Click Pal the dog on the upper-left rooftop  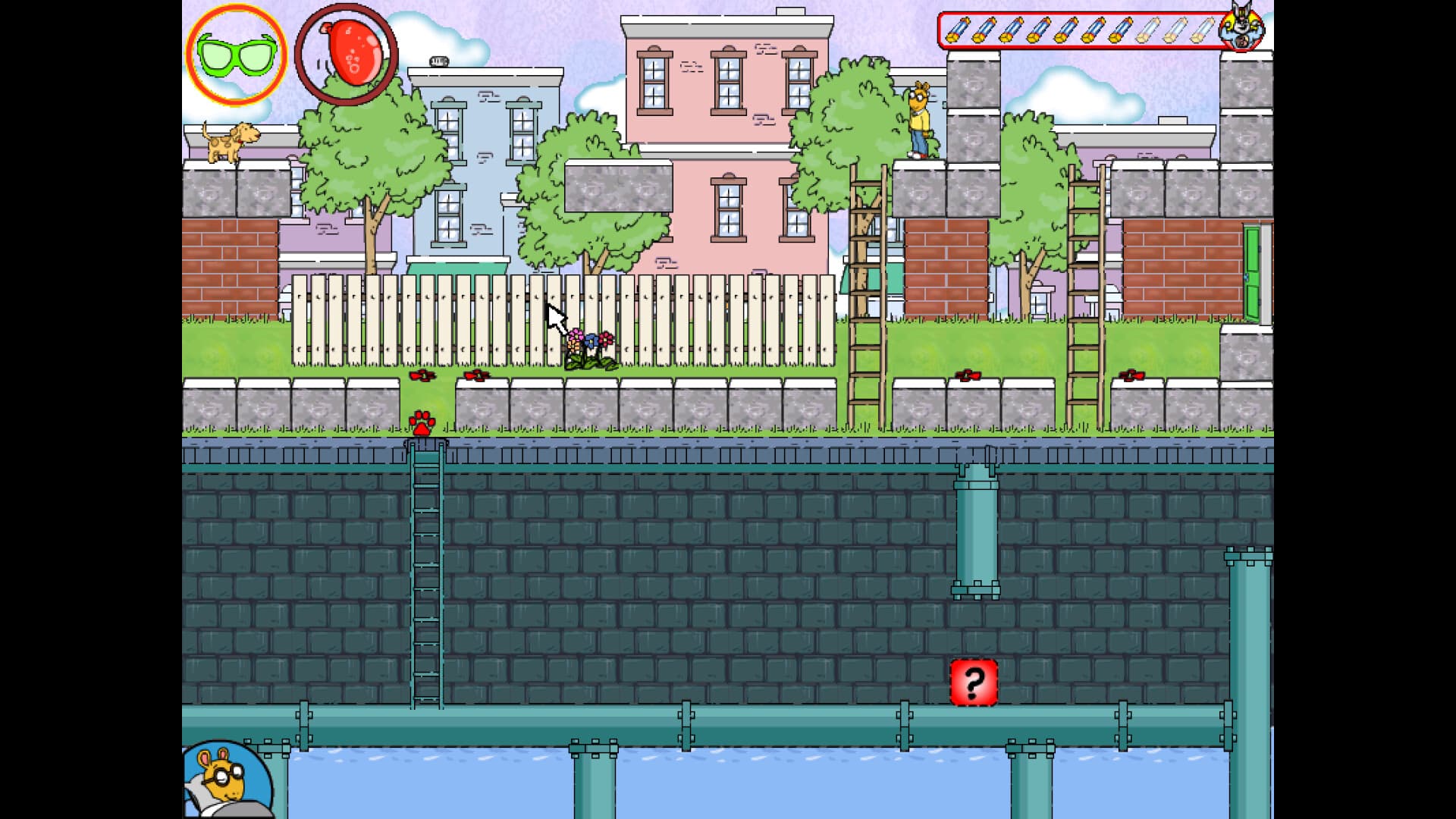(230, 144)
